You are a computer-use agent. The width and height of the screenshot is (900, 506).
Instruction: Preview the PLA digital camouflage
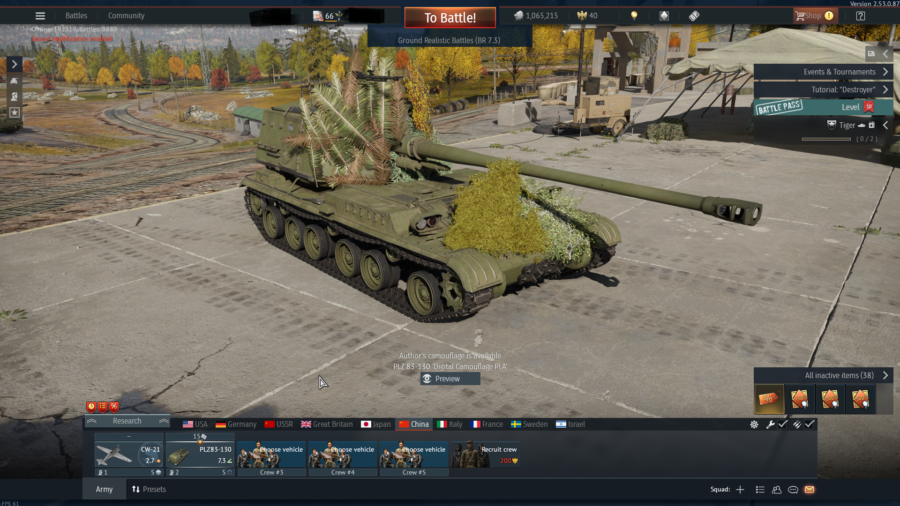pos(449,379)
